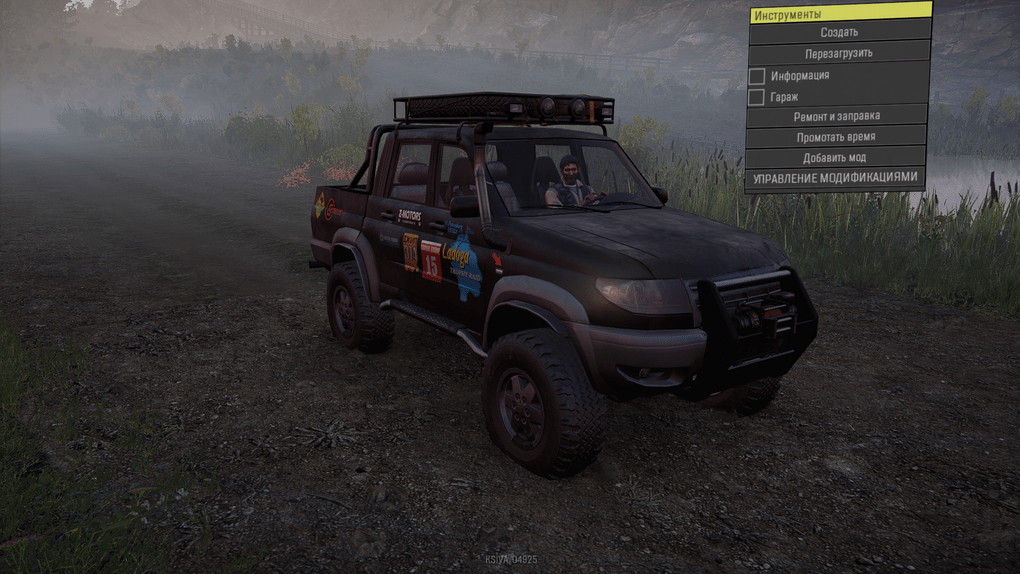Open УПРАВЛЕНИЕ МОДИФИКАЦИЯМИ
Image resolution: width=1020 pixels, height=574 pixels.
click(834, 178)
